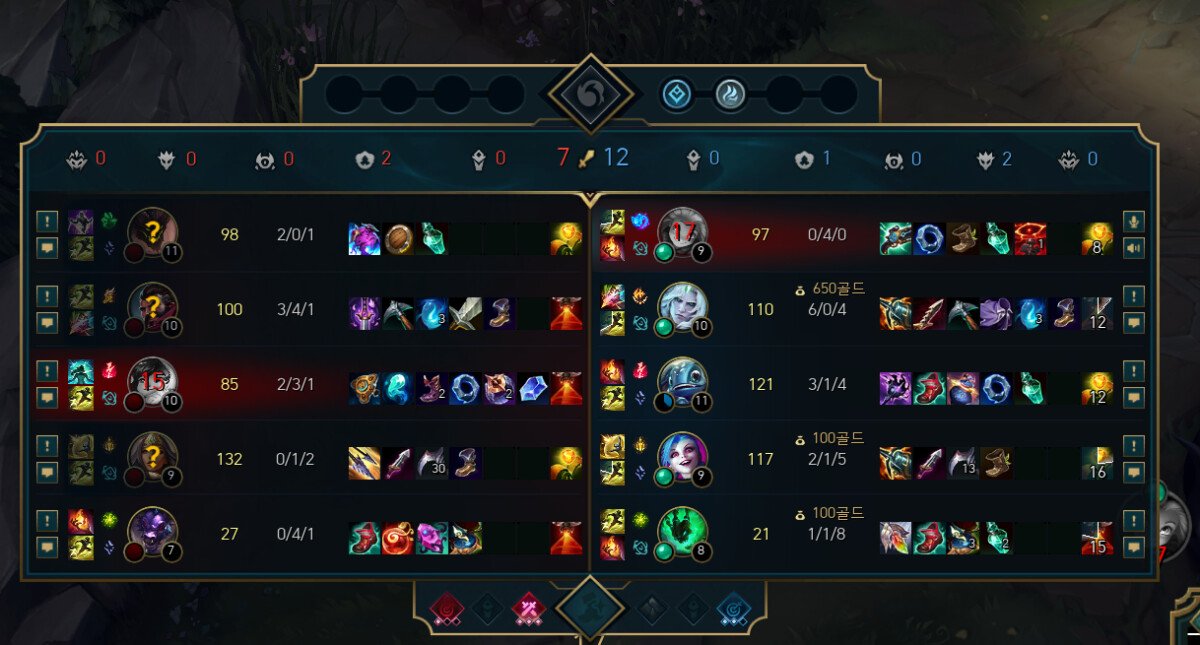This screenshot has width=1200, height=645.
Task: Click the white-haired champion portrait with 6/0/4
Action: coord(683,309)
